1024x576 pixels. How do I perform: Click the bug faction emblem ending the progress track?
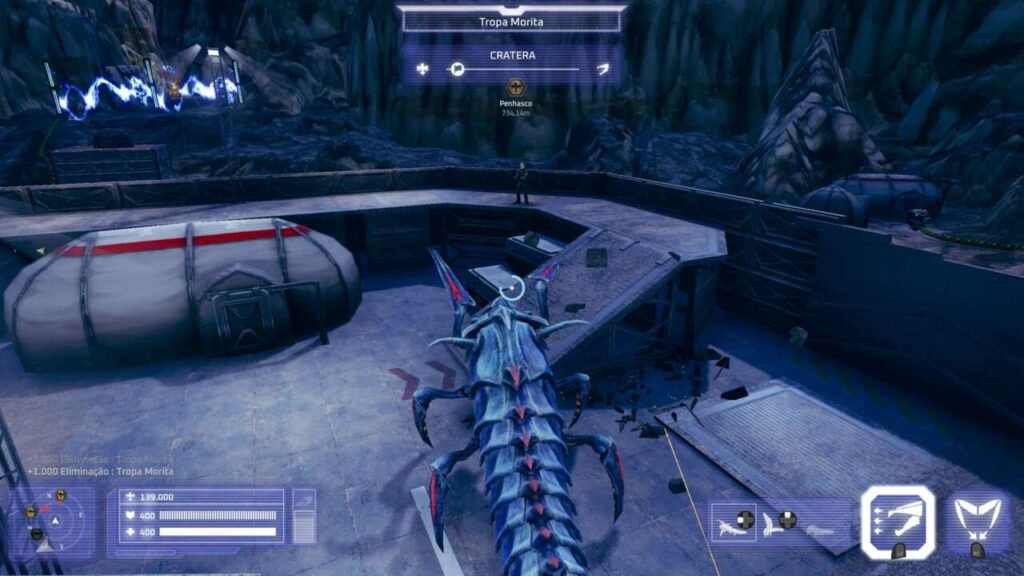(x=602, y=69)
